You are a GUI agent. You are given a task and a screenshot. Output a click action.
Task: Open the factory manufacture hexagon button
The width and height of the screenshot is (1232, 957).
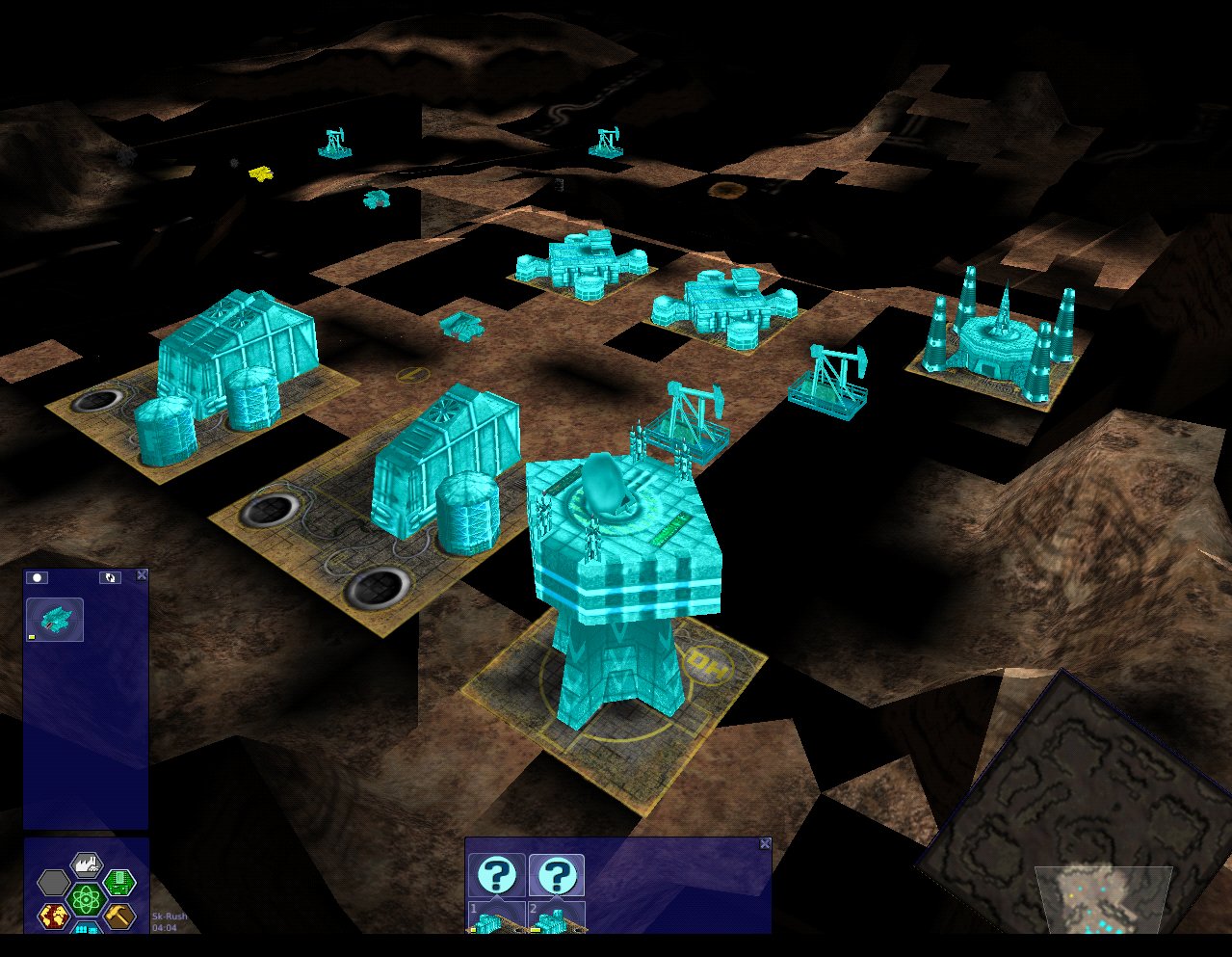(x=87, y=865)
